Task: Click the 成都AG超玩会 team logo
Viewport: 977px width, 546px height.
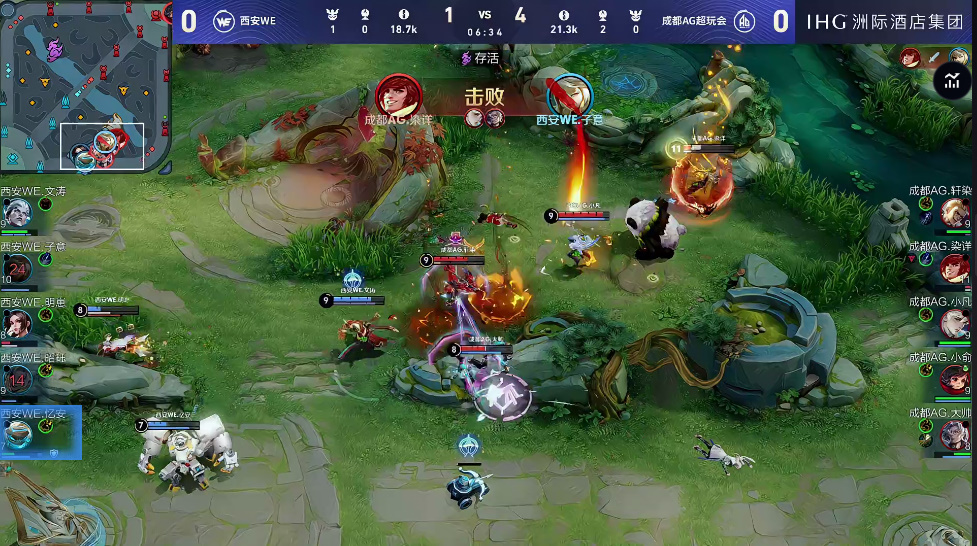Action: (745, 21)
